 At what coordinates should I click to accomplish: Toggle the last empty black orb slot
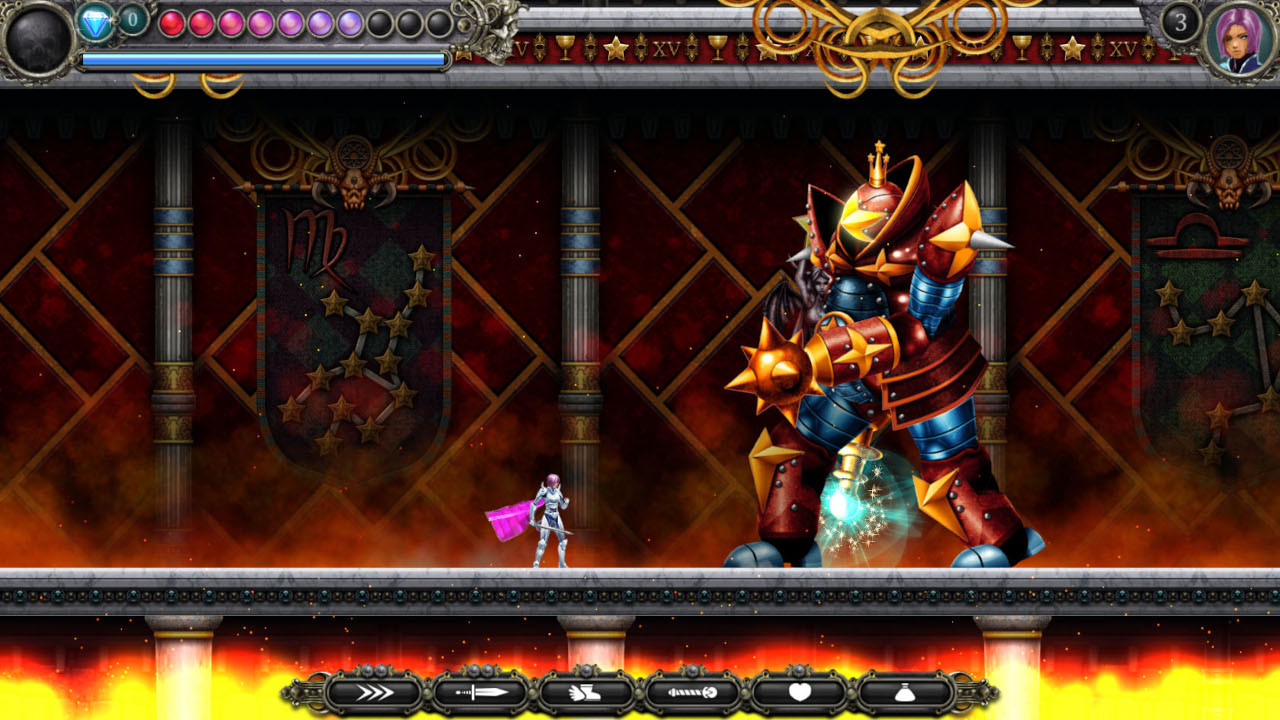pos(437,22)
